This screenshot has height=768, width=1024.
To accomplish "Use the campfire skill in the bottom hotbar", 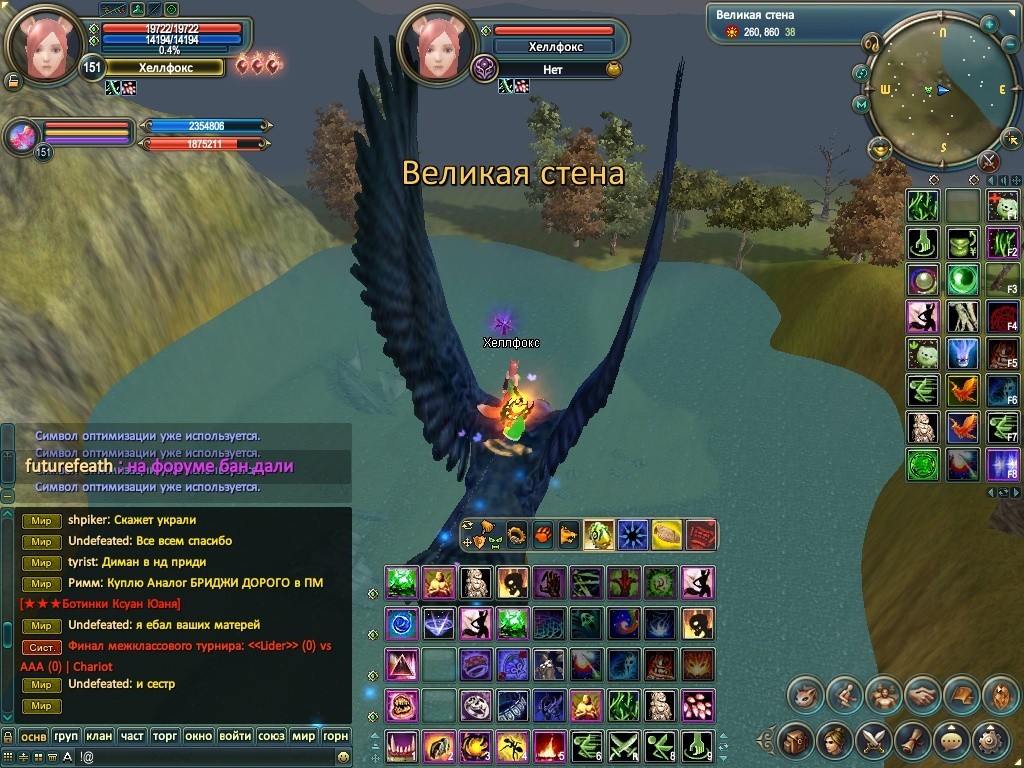I will tap(547, 746).
